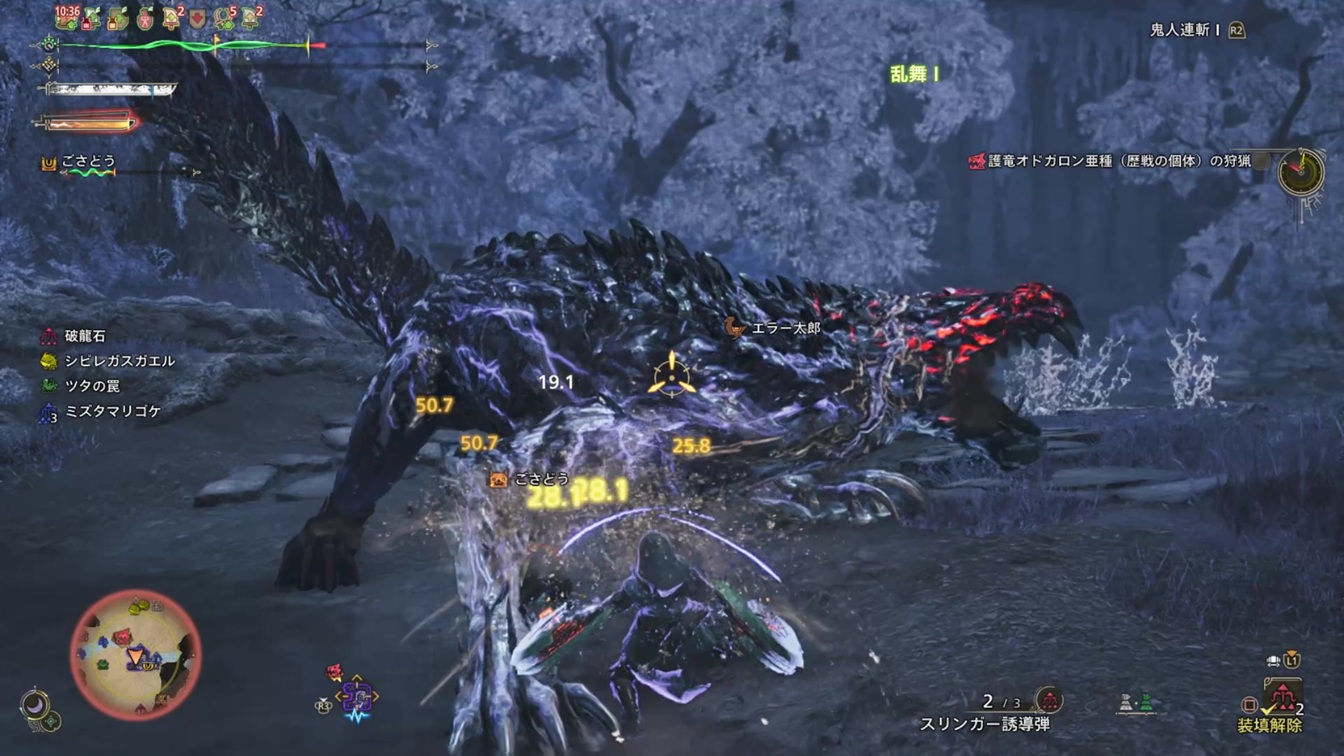This screenshot has width=1344, height=756.
Task: Select the スリンガー誘導弾 slinger ammo icon
Action: click(x=1049, y=699)
